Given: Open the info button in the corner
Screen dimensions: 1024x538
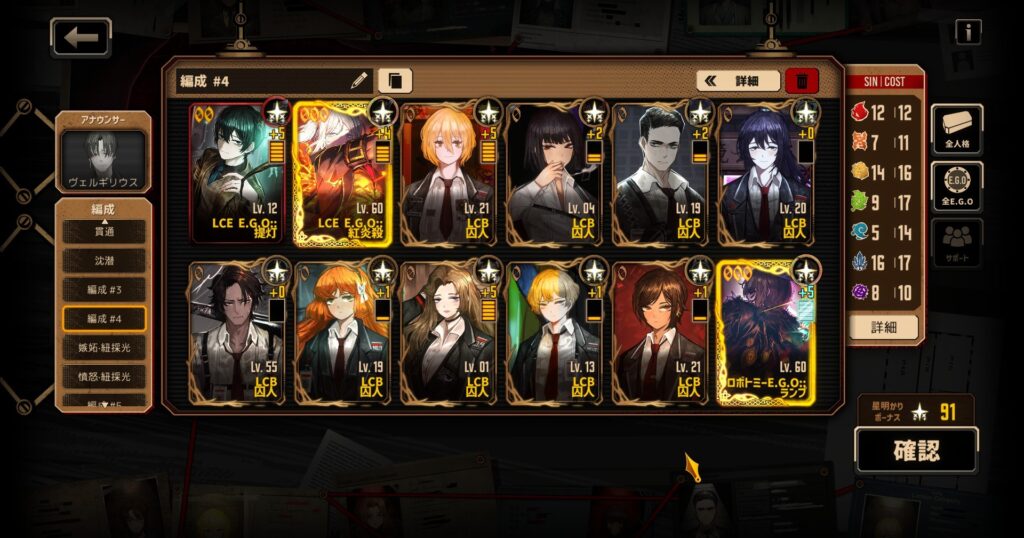Looking at the screenshot, I should [x=967, y=32].
